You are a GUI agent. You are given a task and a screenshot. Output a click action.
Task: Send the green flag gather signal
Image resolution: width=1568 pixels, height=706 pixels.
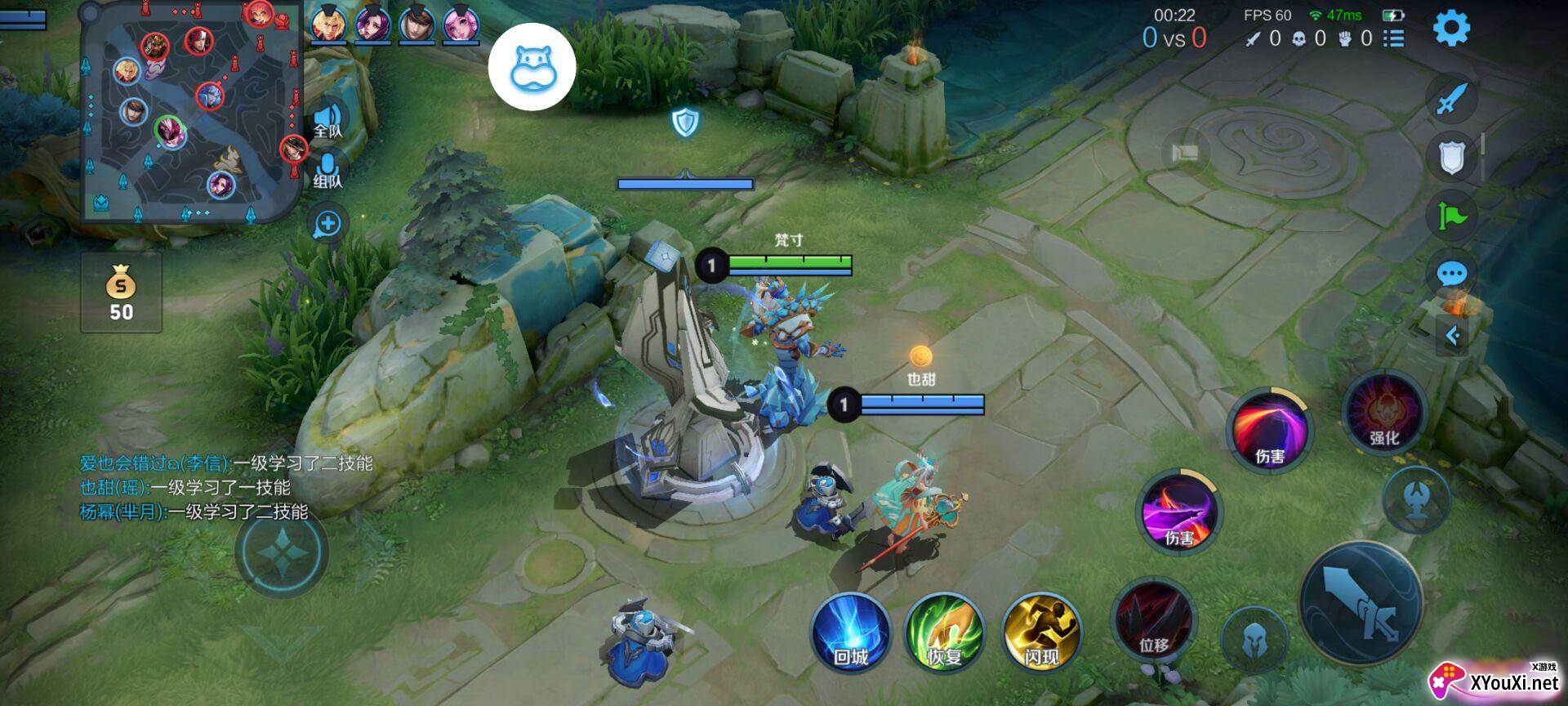(x=1452, y=216)
